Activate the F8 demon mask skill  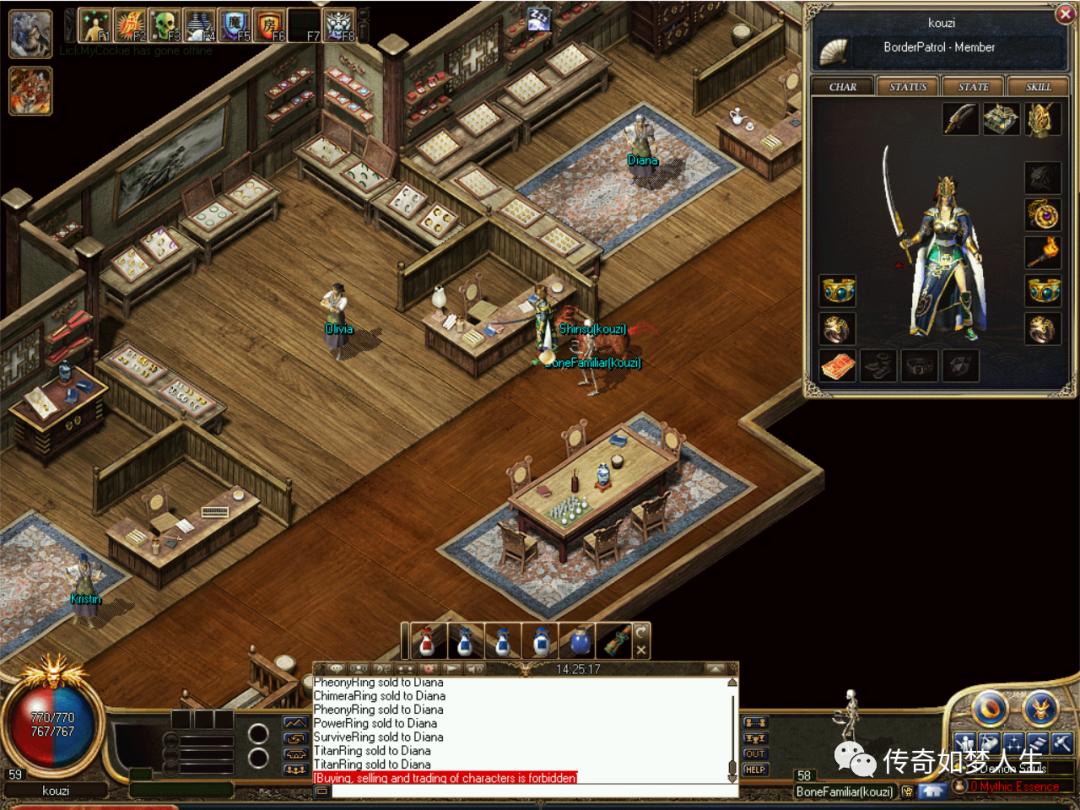340,24
